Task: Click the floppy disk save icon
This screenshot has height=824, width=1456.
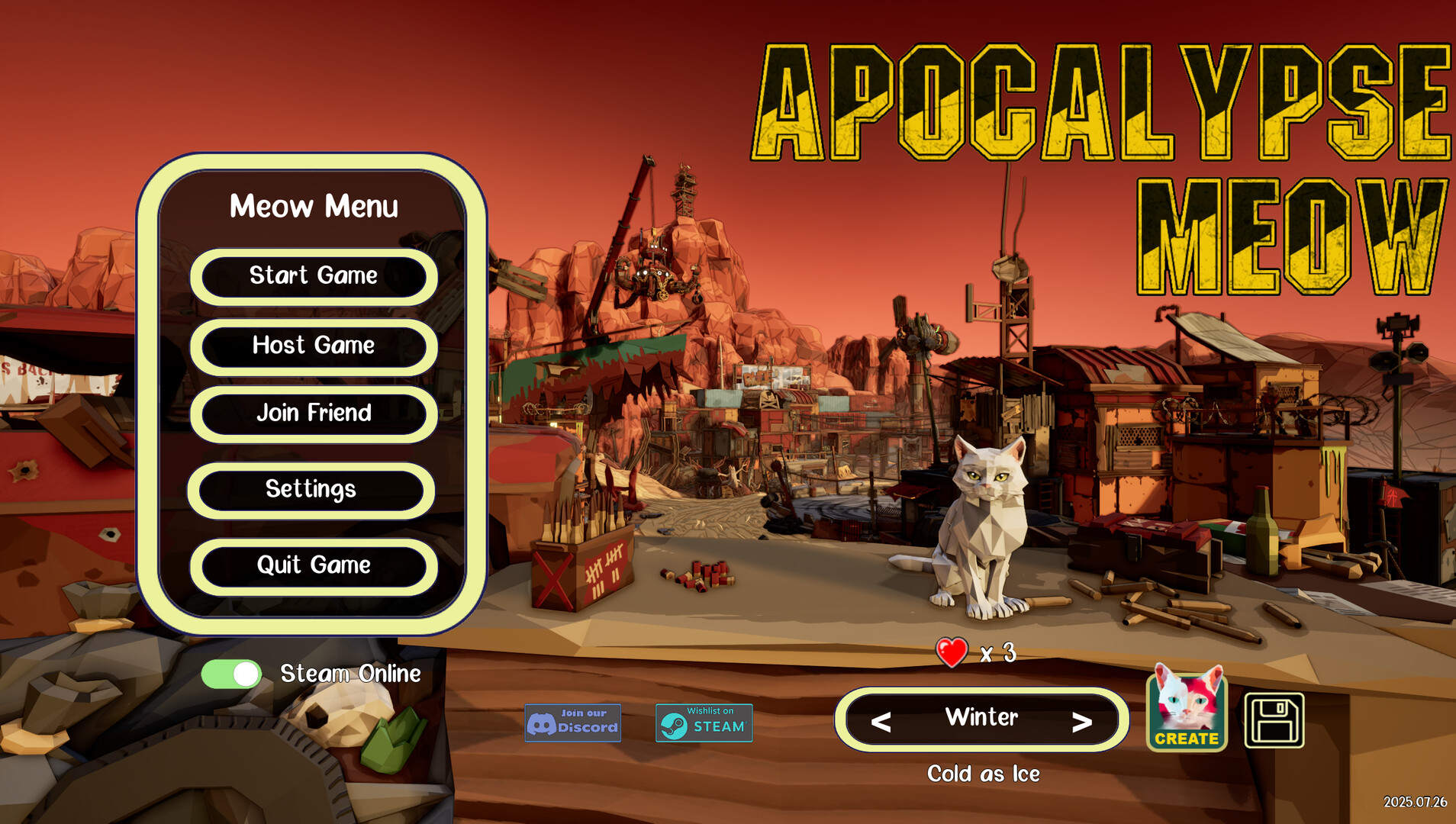Action: [x=1273, y=720]
